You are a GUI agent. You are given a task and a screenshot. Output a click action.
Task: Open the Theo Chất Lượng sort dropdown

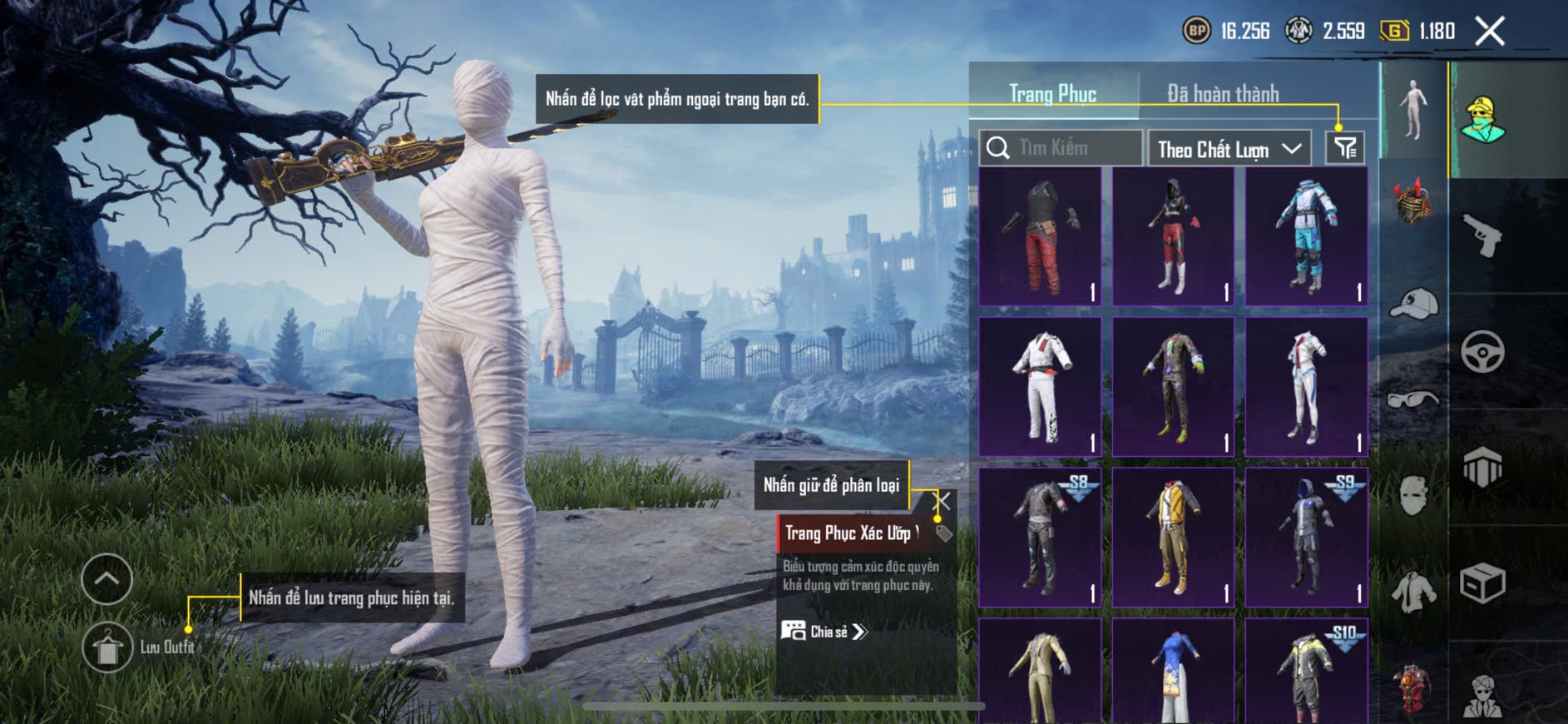(x=1228, y=149)
